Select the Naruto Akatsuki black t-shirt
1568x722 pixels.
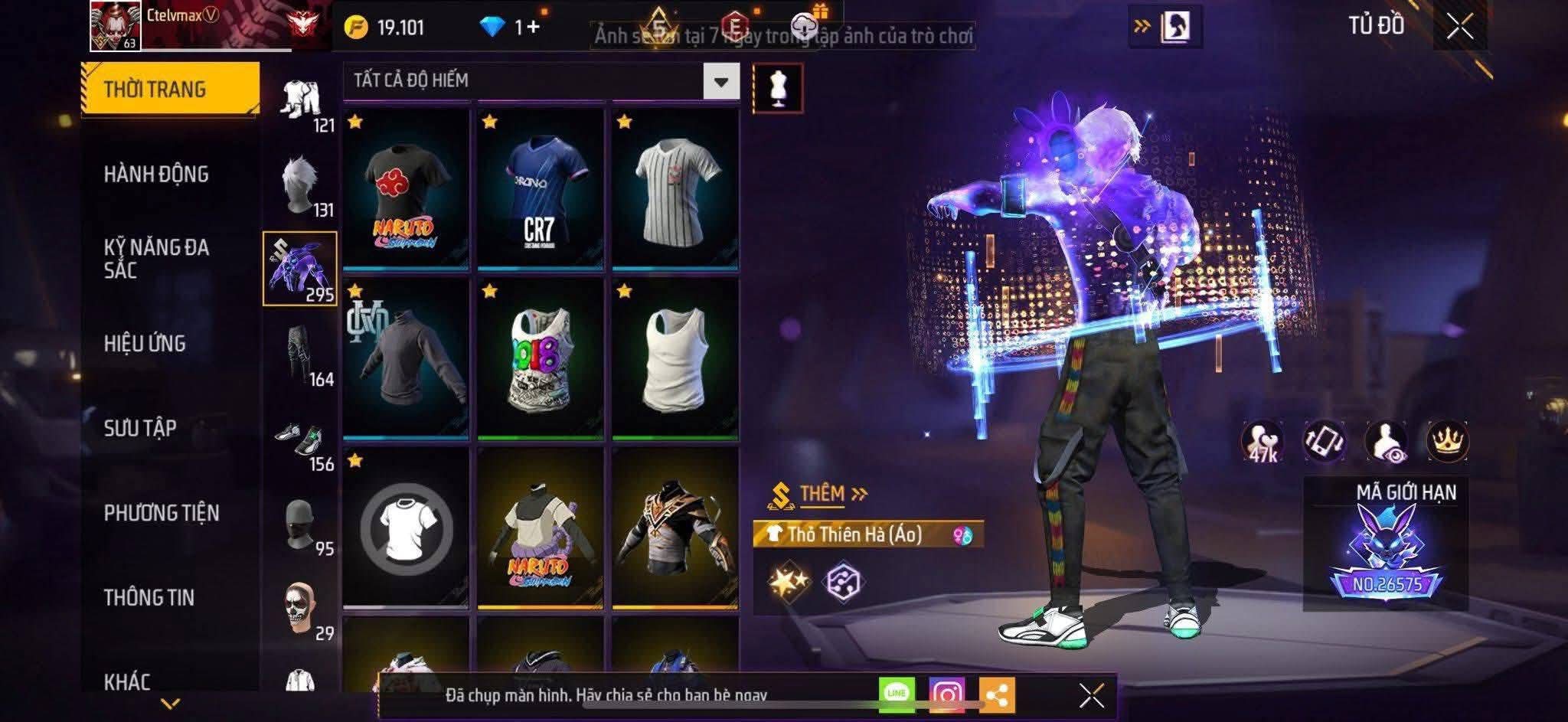tap(406, 189)
